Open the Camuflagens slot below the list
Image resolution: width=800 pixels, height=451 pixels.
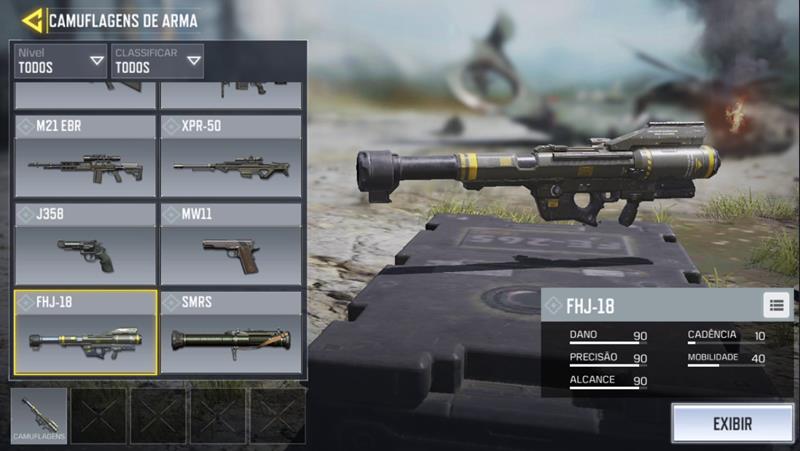click(40, 415)
